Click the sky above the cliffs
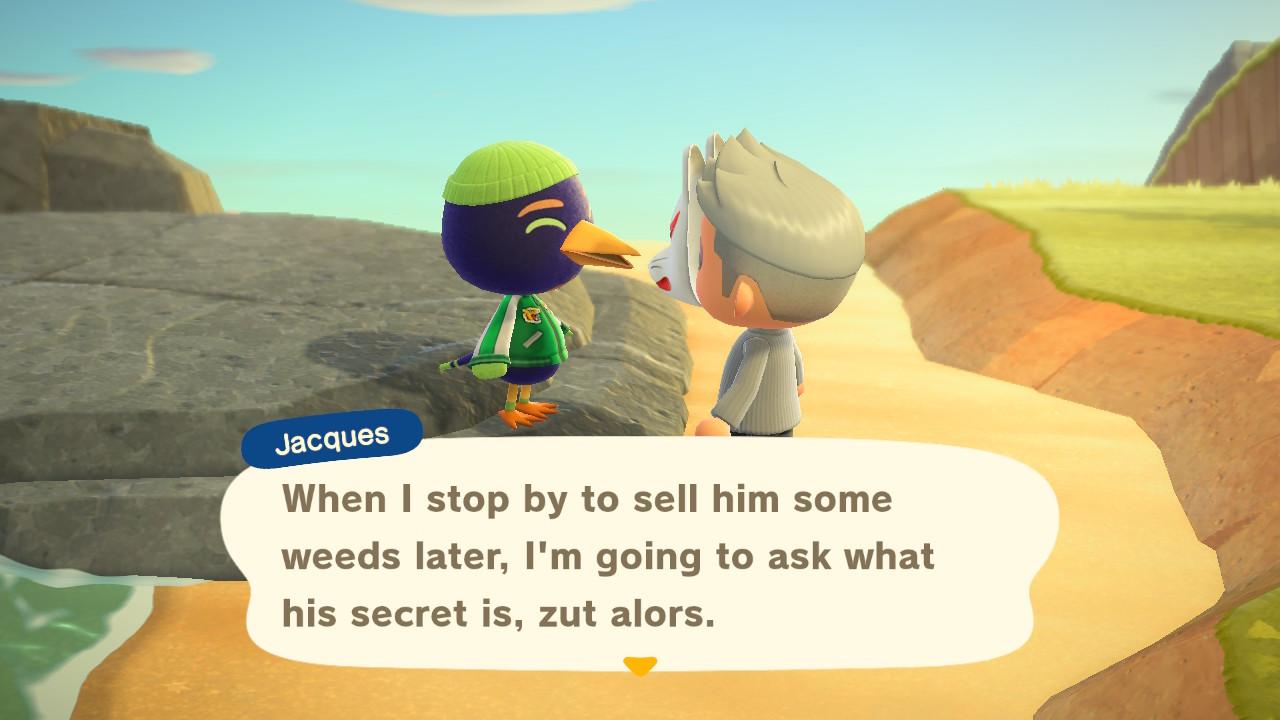This screenshot has height=720, width=1280. pos(300,60)
